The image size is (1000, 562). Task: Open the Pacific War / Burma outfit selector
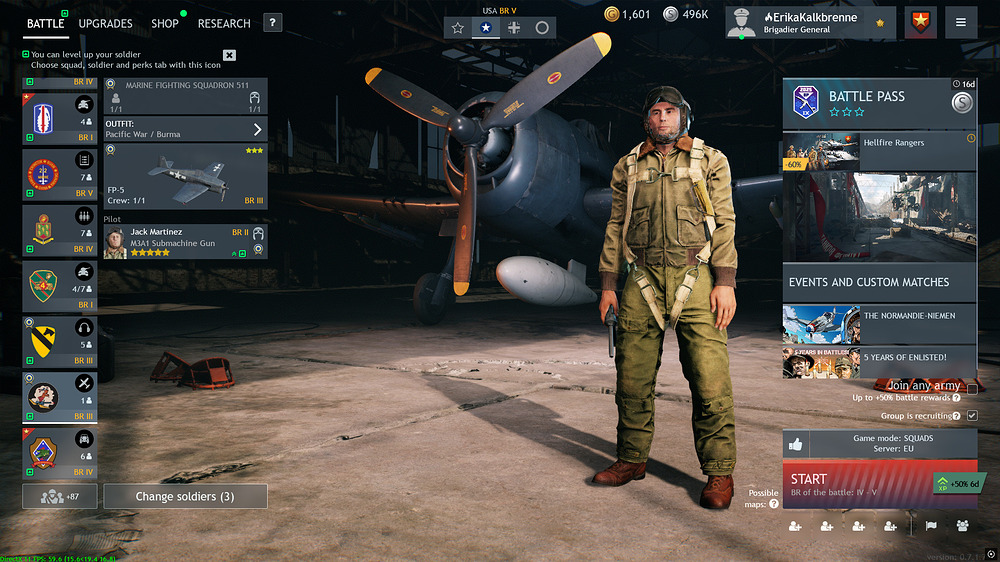pos(185,129)
